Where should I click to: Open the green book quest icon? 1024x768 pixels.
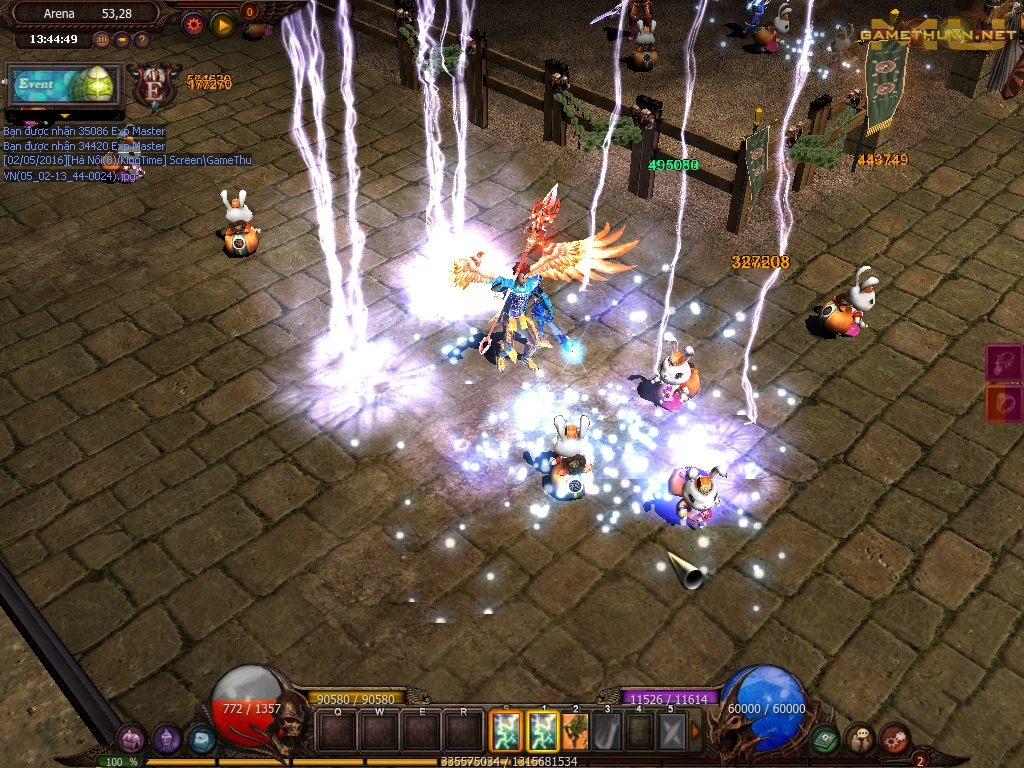(x=825, y=740)
